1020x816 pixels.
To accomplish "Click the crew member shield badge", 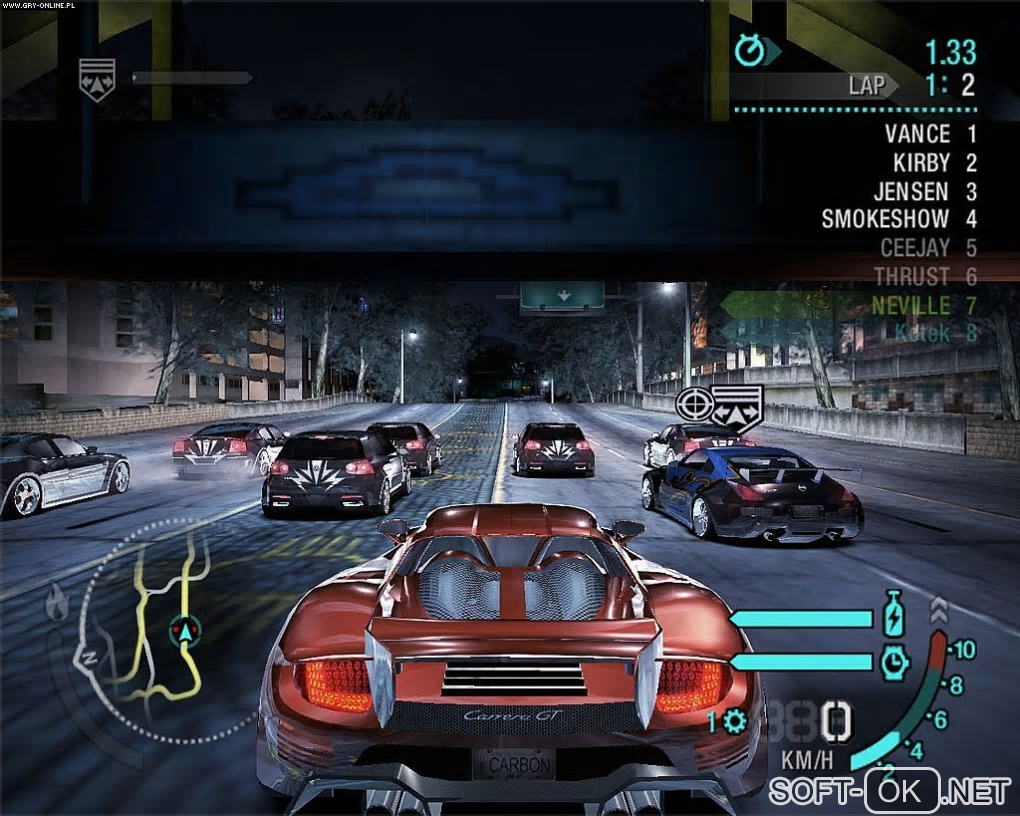I will 97,78.
